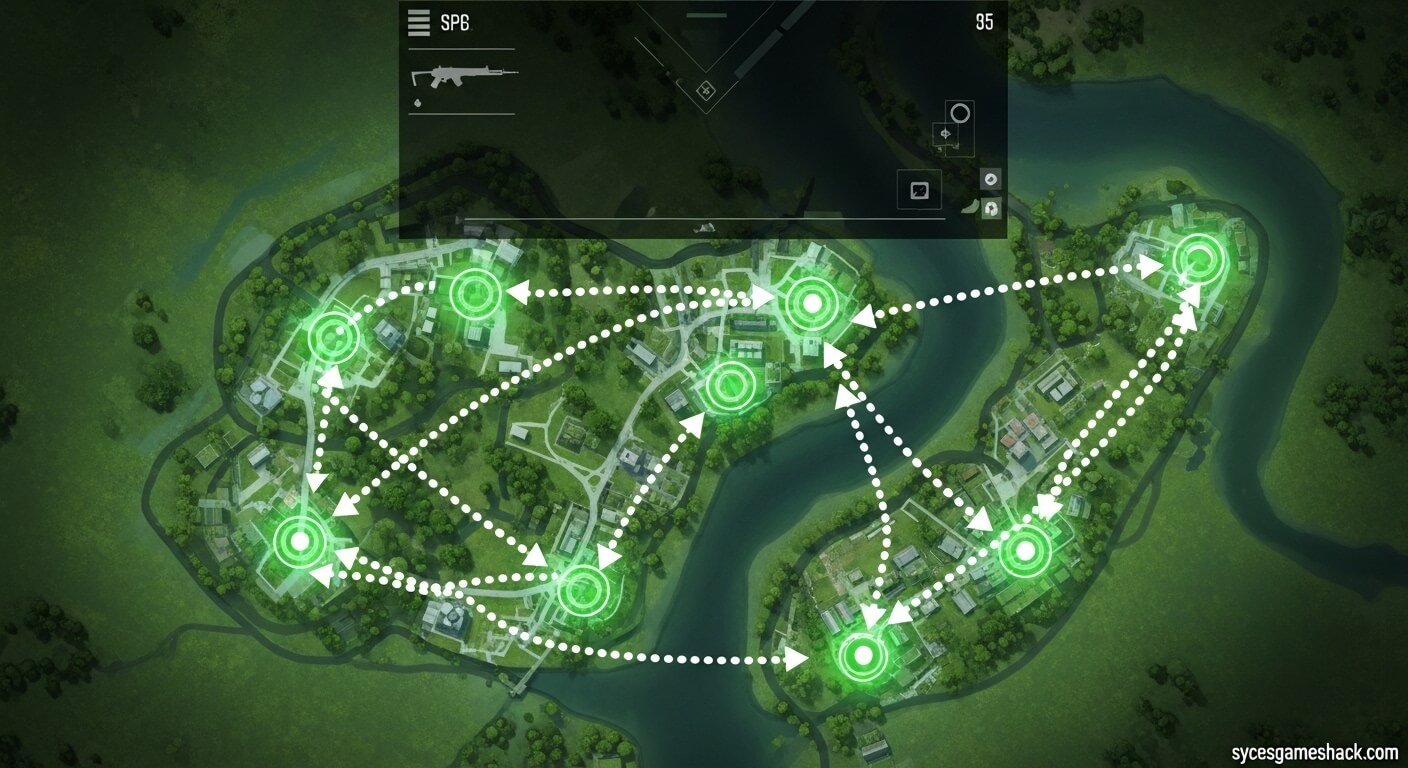The height and width of the screenshot is (768, 1408).
Task: Click the circular reticle icon on the HUD
Action: coord(959,114)
